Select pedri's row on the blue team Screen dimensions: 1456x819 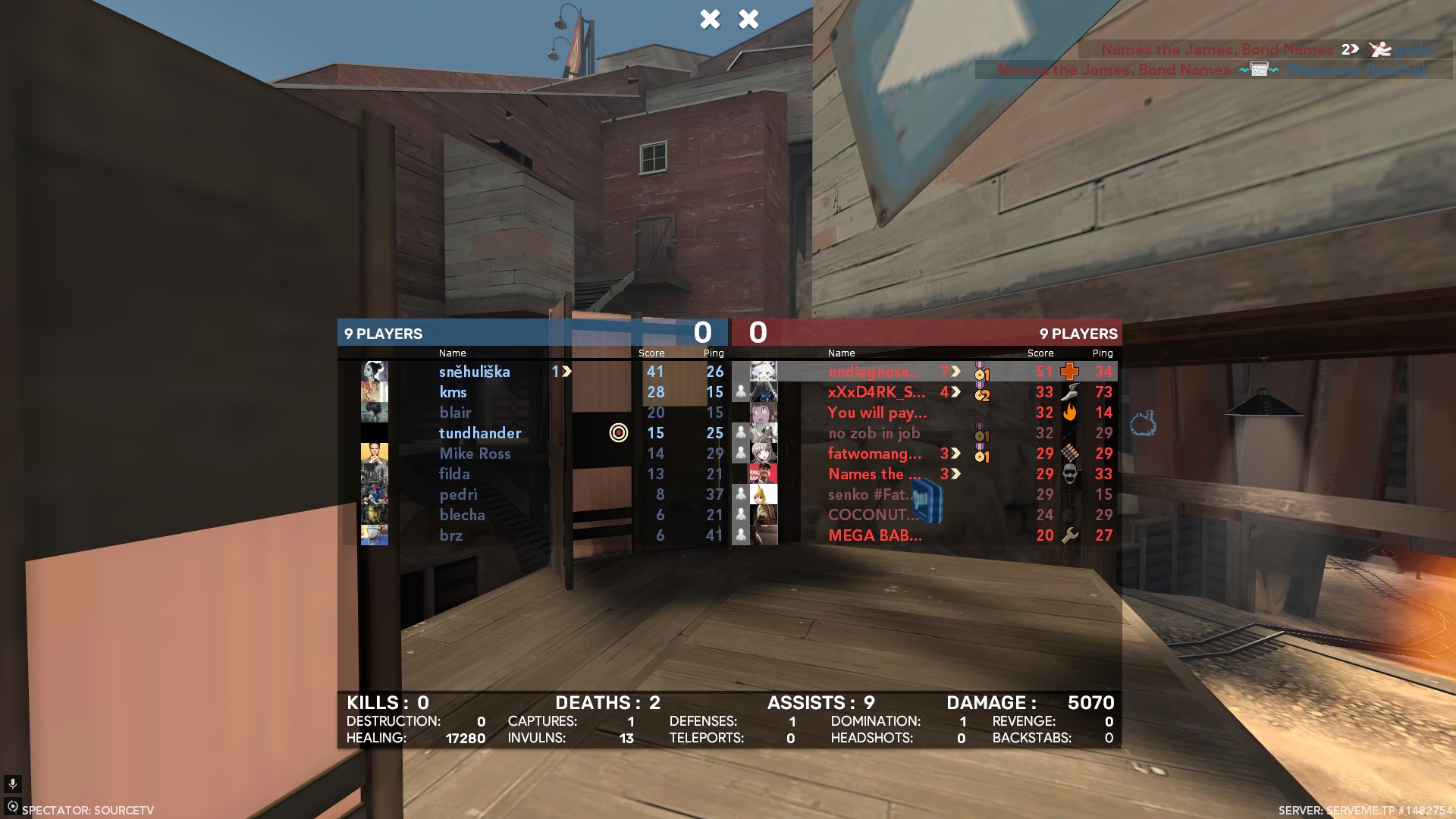tap(458, 494)
